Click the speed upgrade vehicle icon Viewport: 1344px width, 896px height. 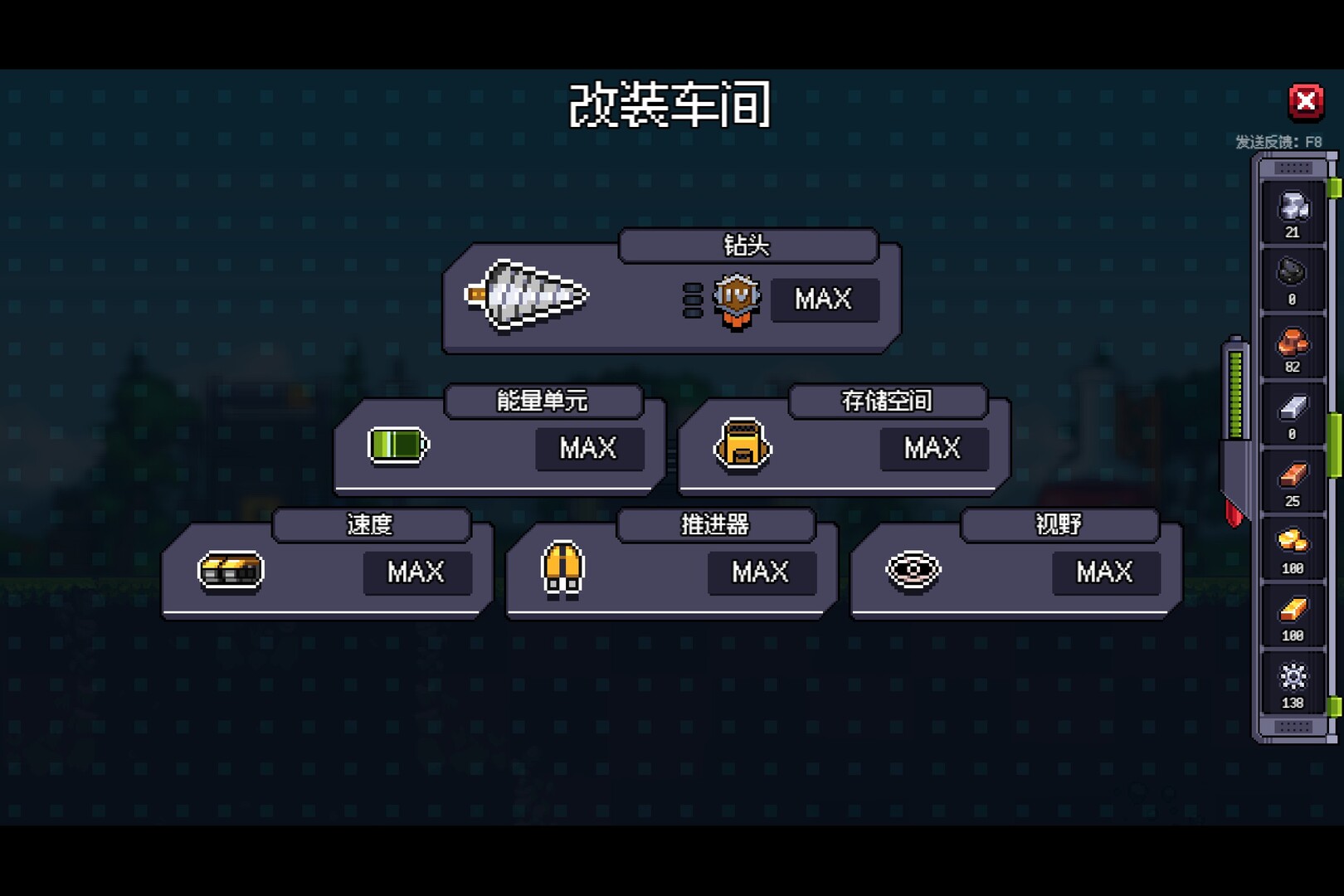[x=230, y=572]
